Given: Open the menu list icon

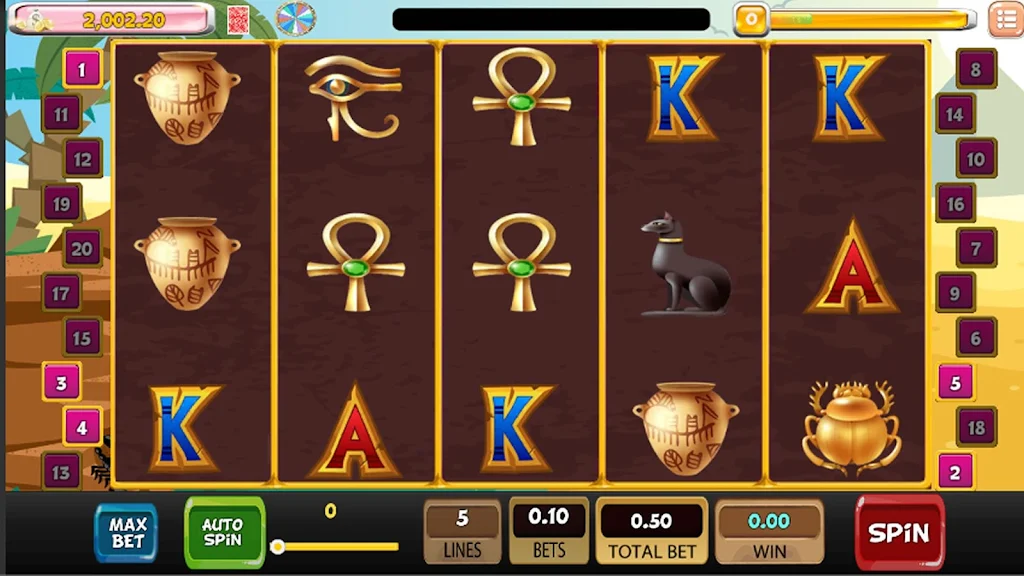Looking at the screenshot, I should tap(1004, 19).
